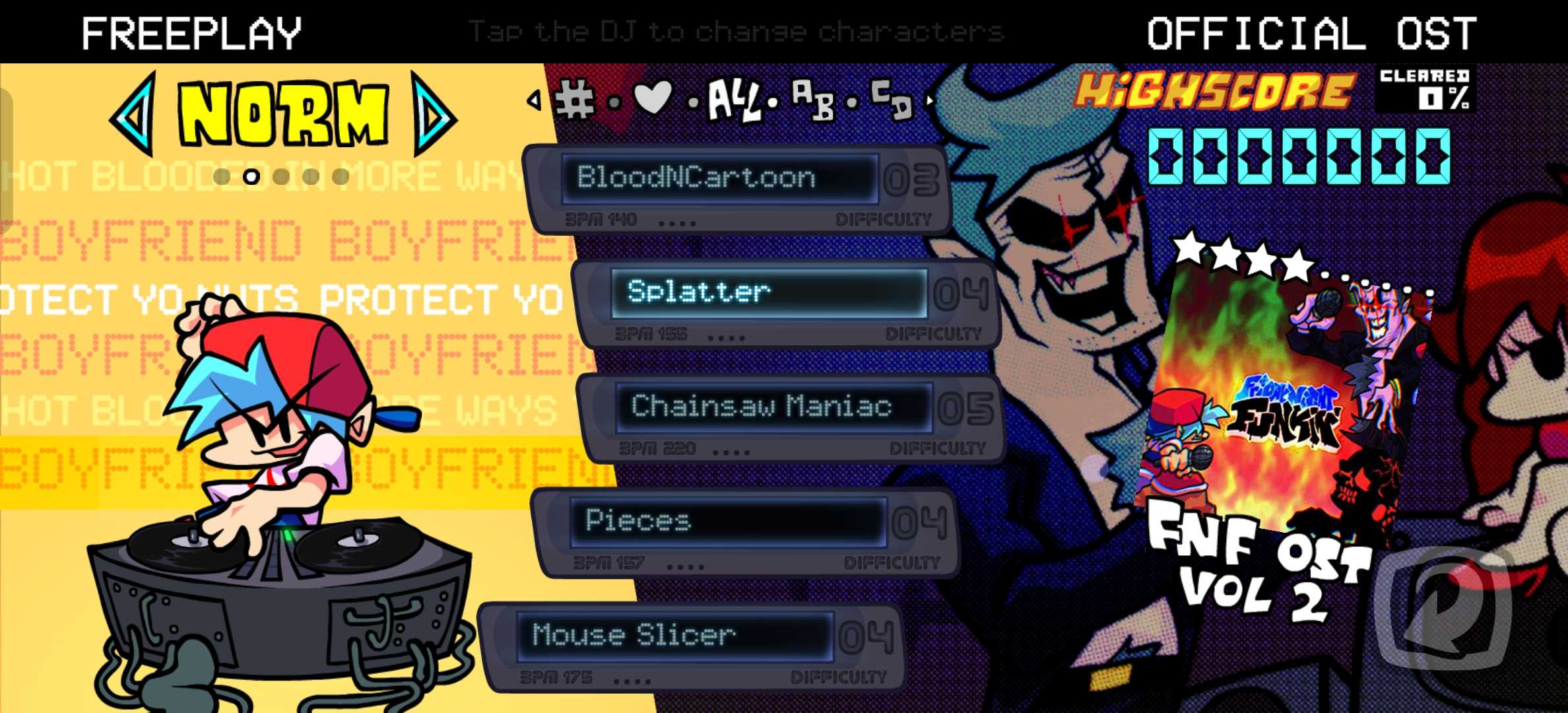Switch to the ALL songs filter
The height and width of the screenshot is (713, 1568).
733,100
